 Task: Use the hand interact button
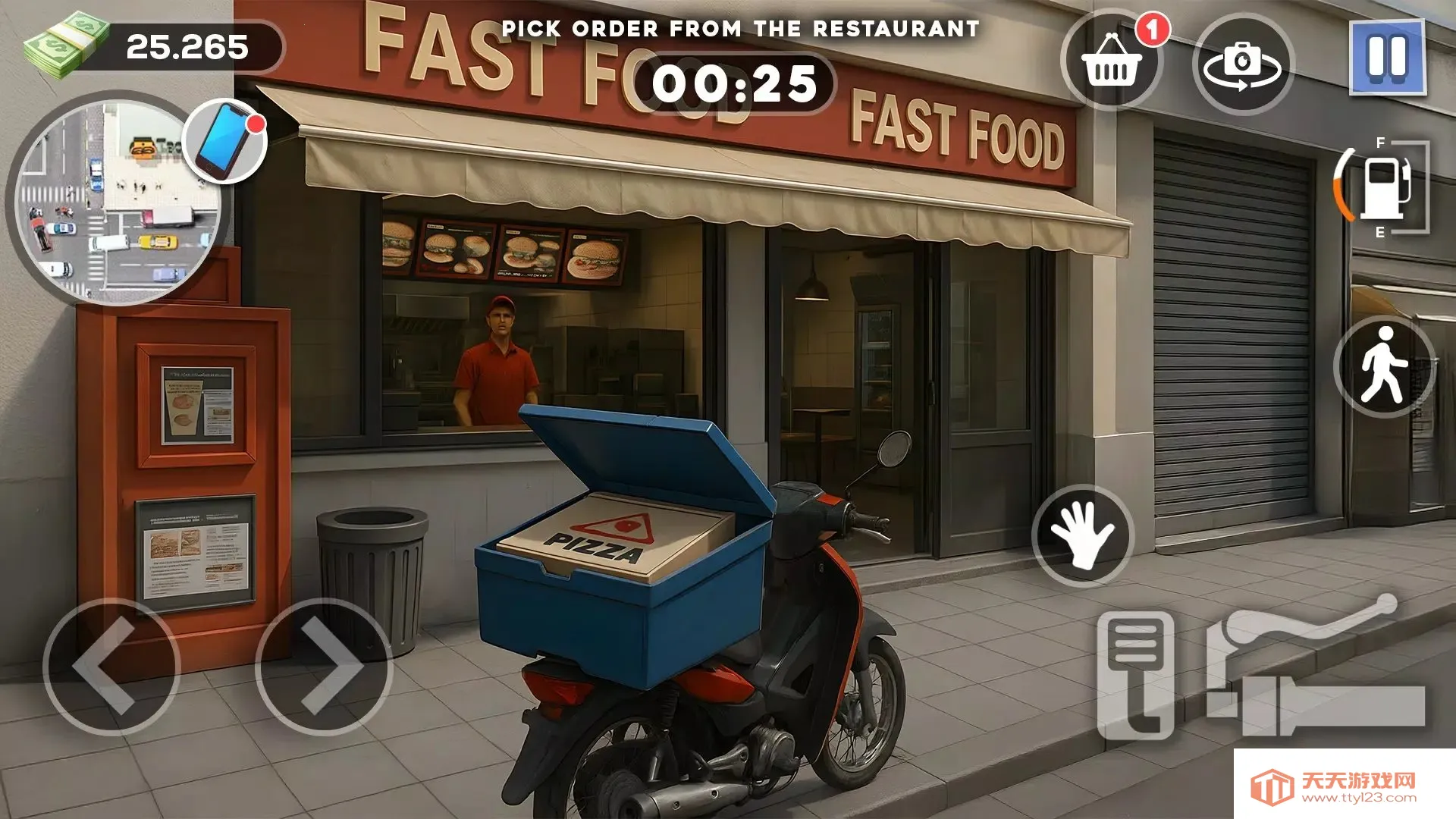tap(1082, 536)
